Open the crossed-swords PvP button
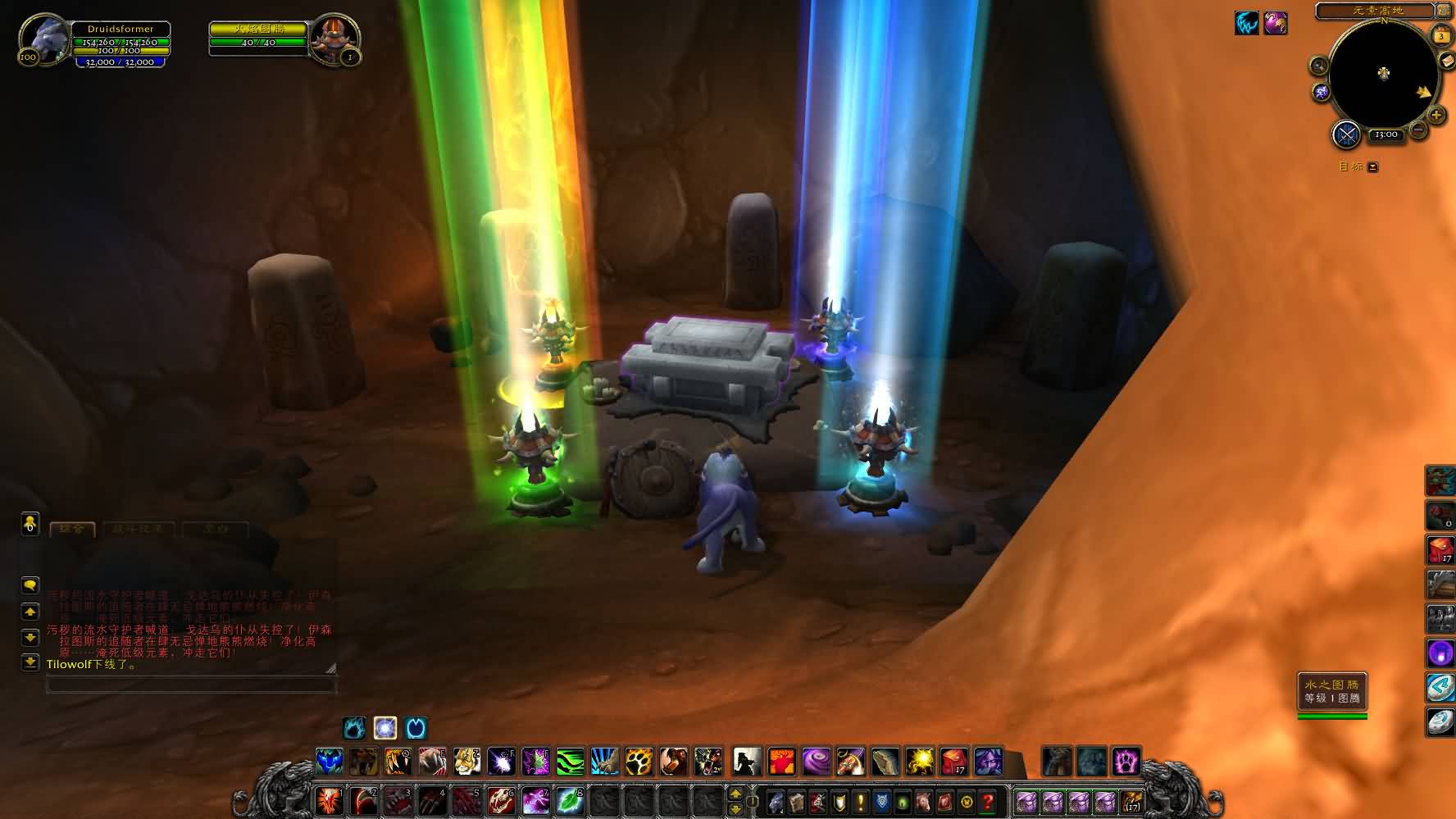The image size is (1456, 819). coord(1346,134)
